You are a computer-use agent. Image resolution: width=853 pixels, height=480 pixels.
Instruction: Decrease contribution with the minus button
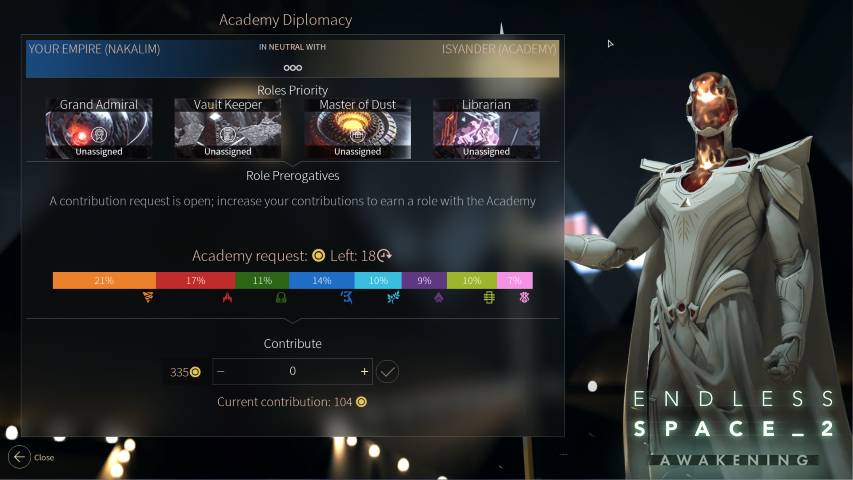coord(221,371)
